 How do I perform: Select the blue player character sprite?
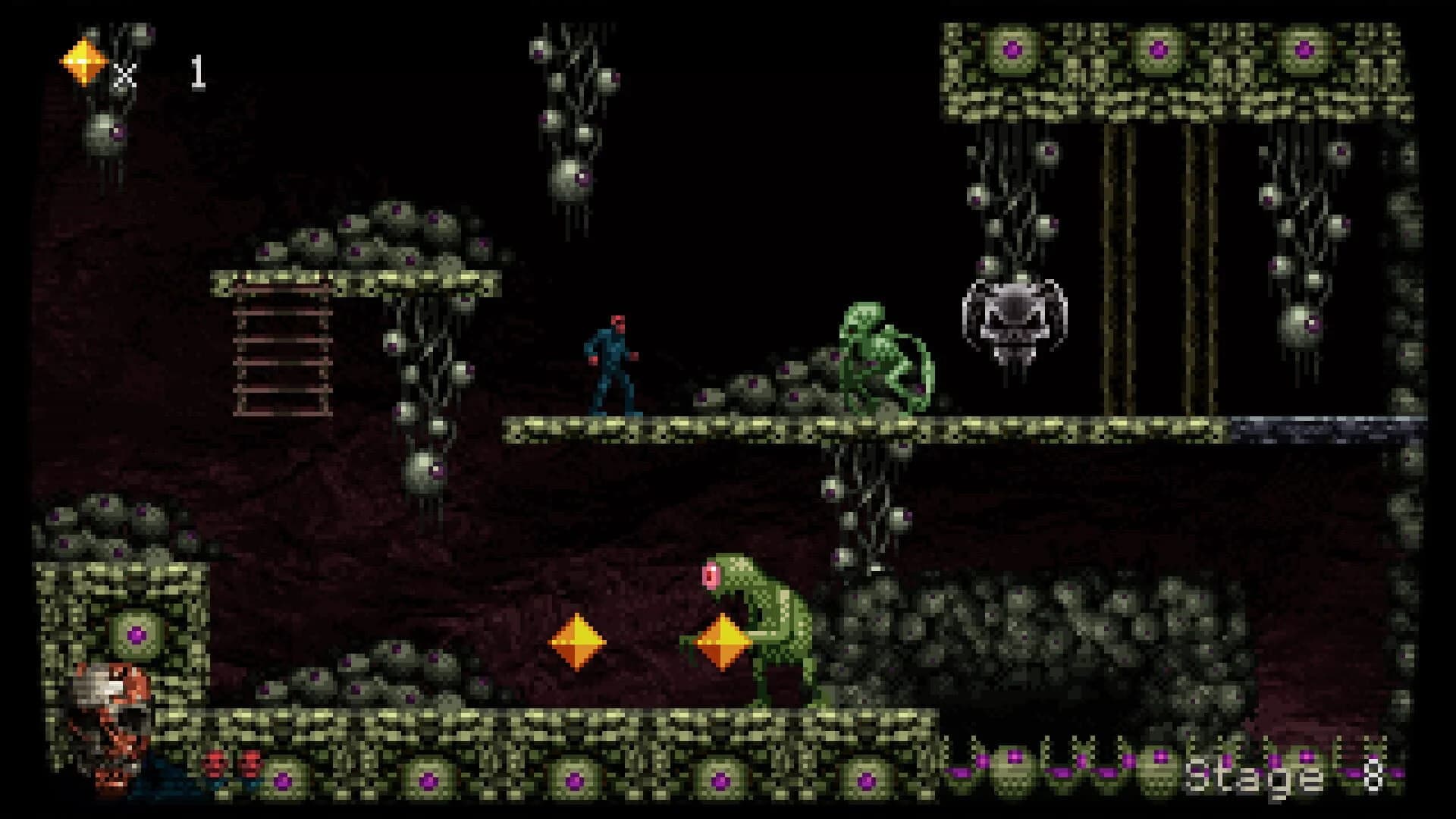610,364
